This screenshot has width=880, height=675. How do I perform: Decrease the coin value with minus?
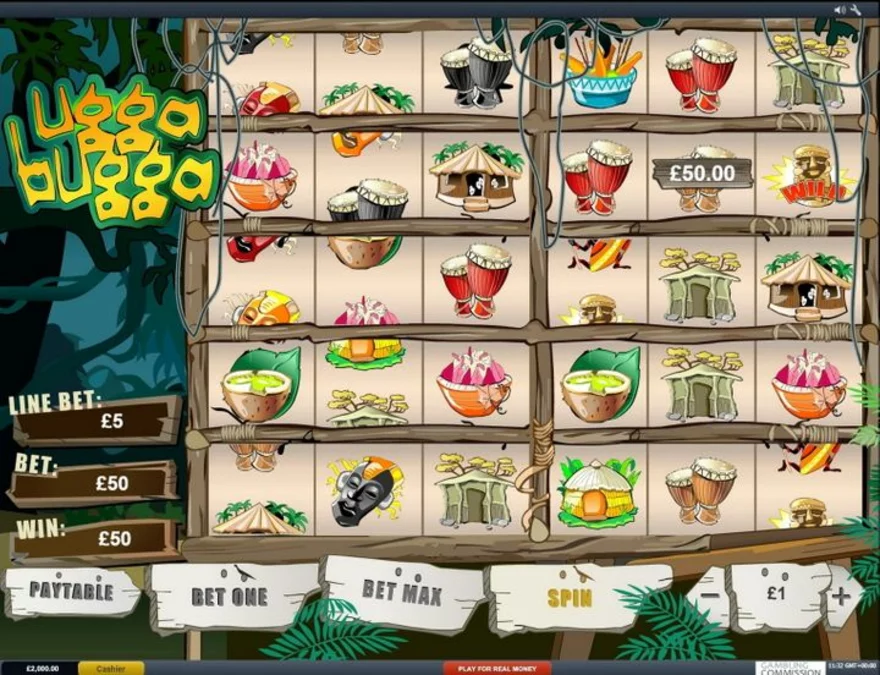tap(706, 595)
